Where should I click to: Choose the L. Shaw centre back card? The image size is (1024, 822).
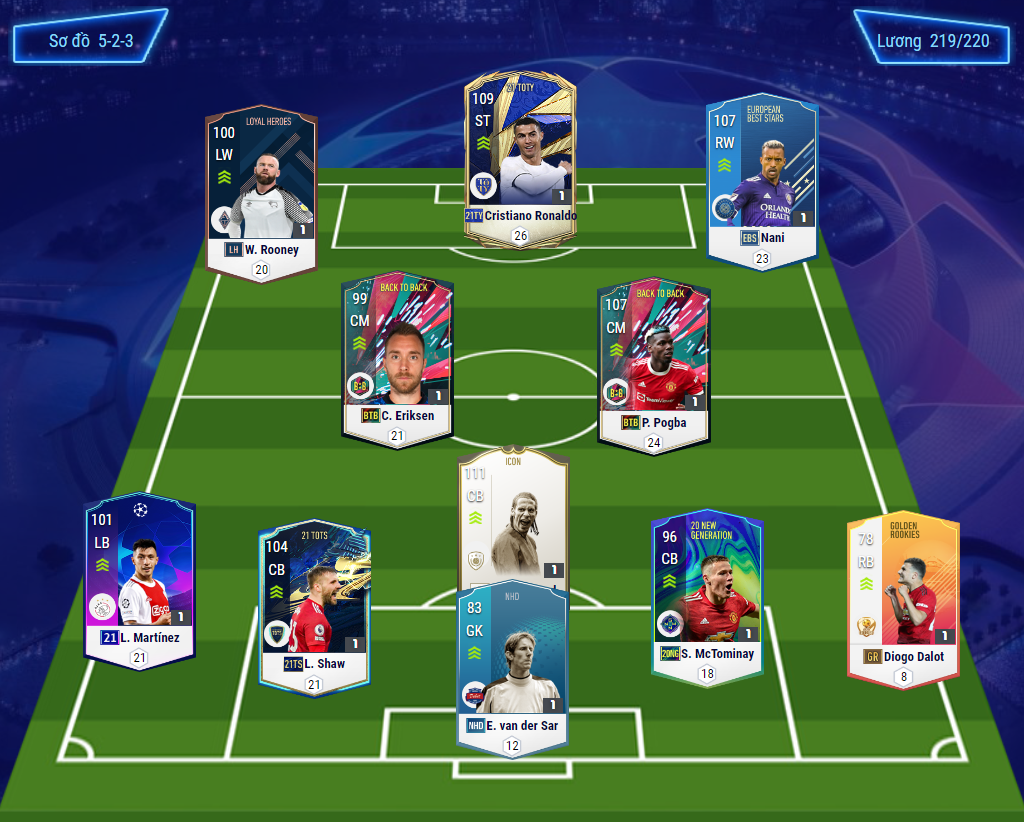pyautogui.click(x=314, y=600)
